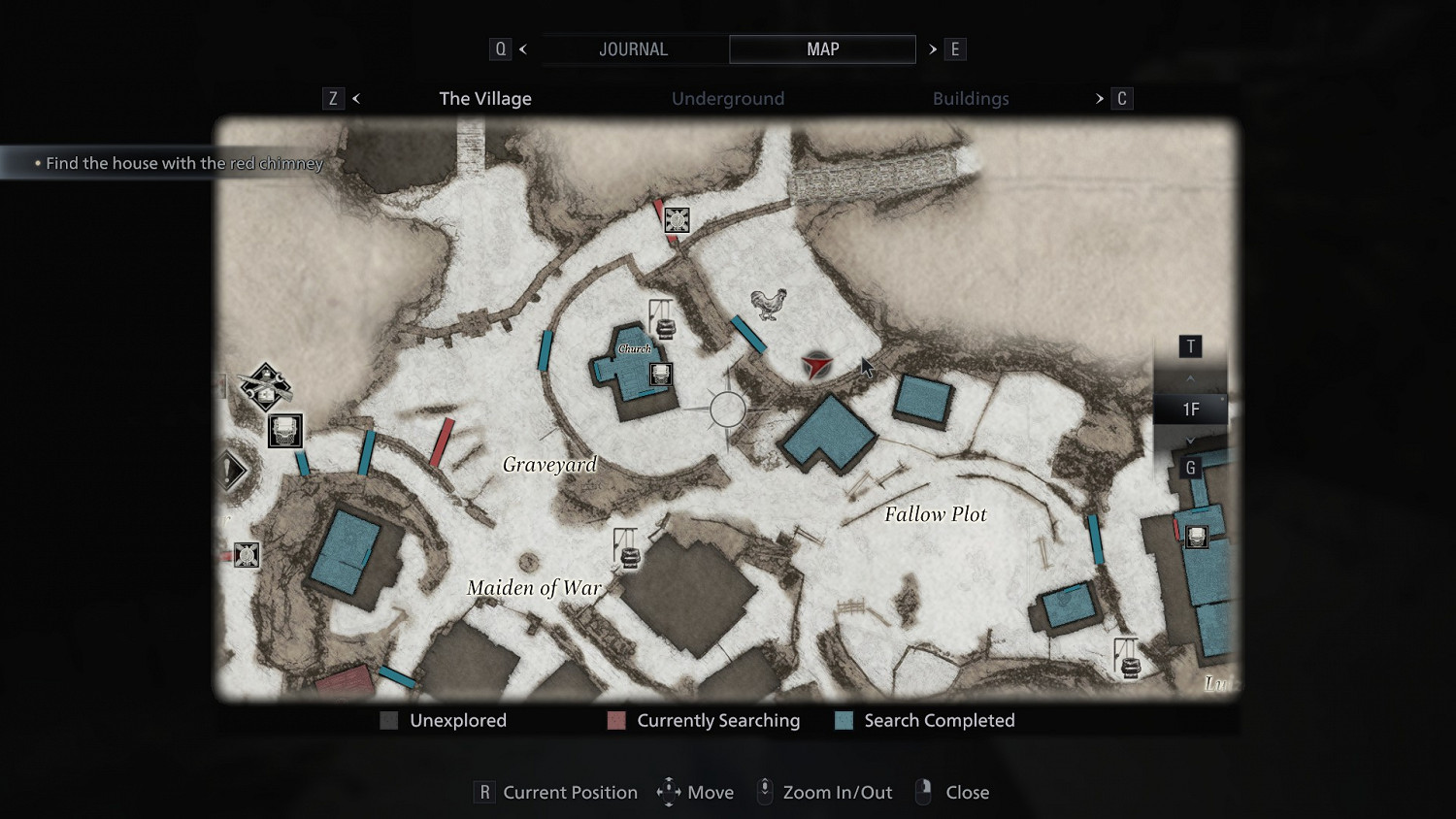Select the typewriter marker inside the Church
The height and width of the screenshot is (819, 1456).
(x=660, y=375)
